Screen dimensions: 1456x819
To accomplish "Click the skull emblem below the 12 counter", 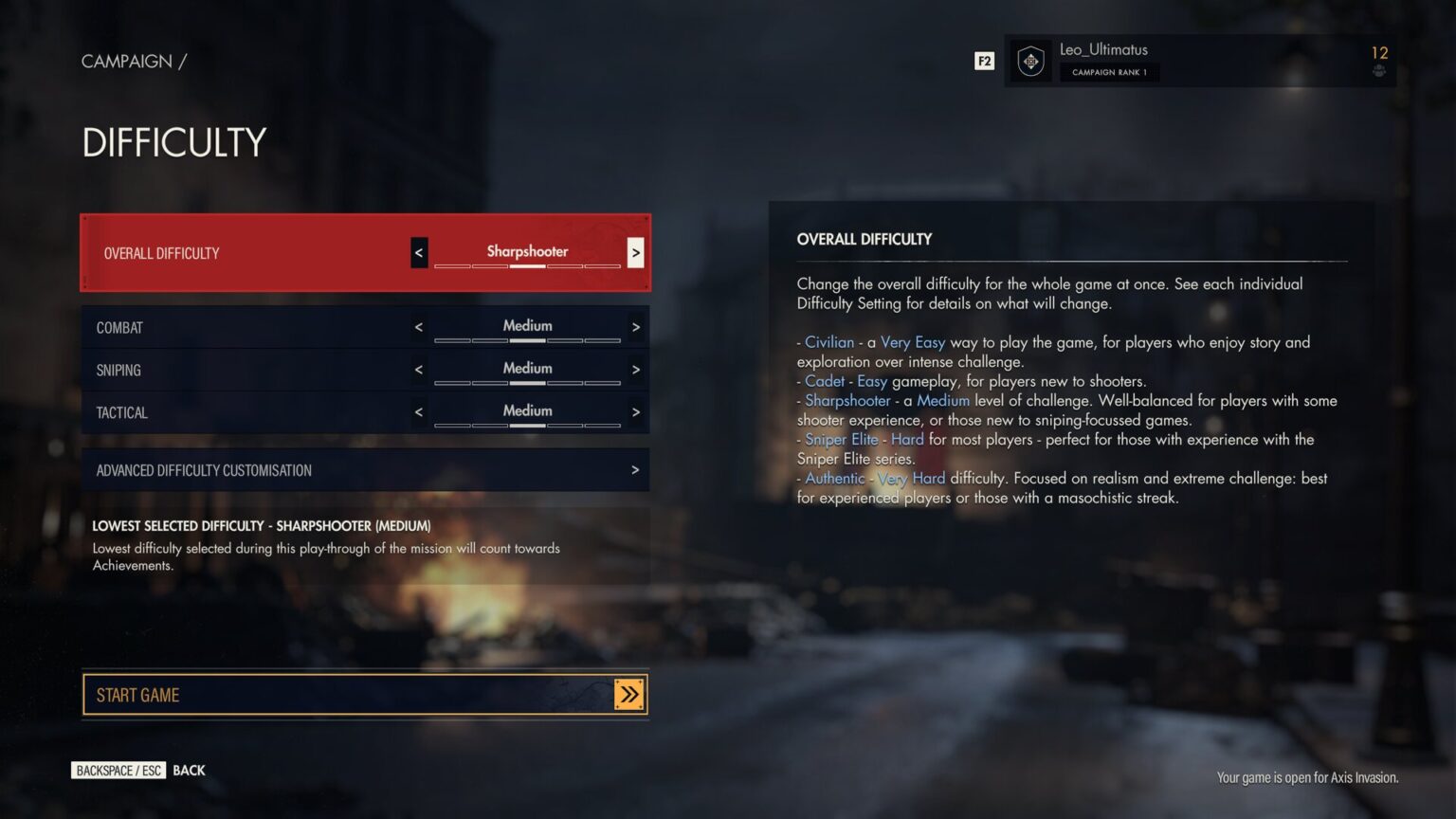I will point(1377,70).
